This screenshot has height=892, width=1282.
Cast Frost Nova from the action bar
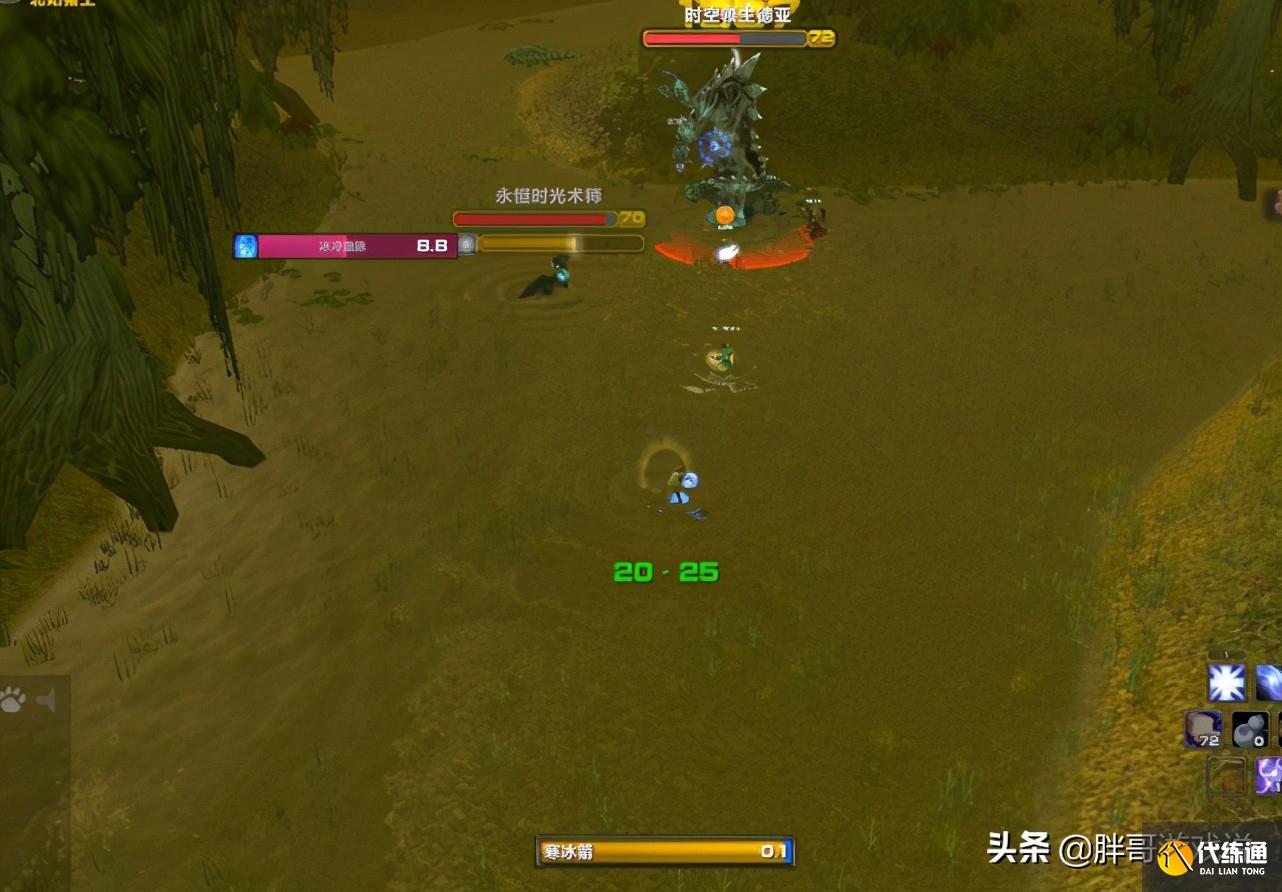[x=1227, y=682]
